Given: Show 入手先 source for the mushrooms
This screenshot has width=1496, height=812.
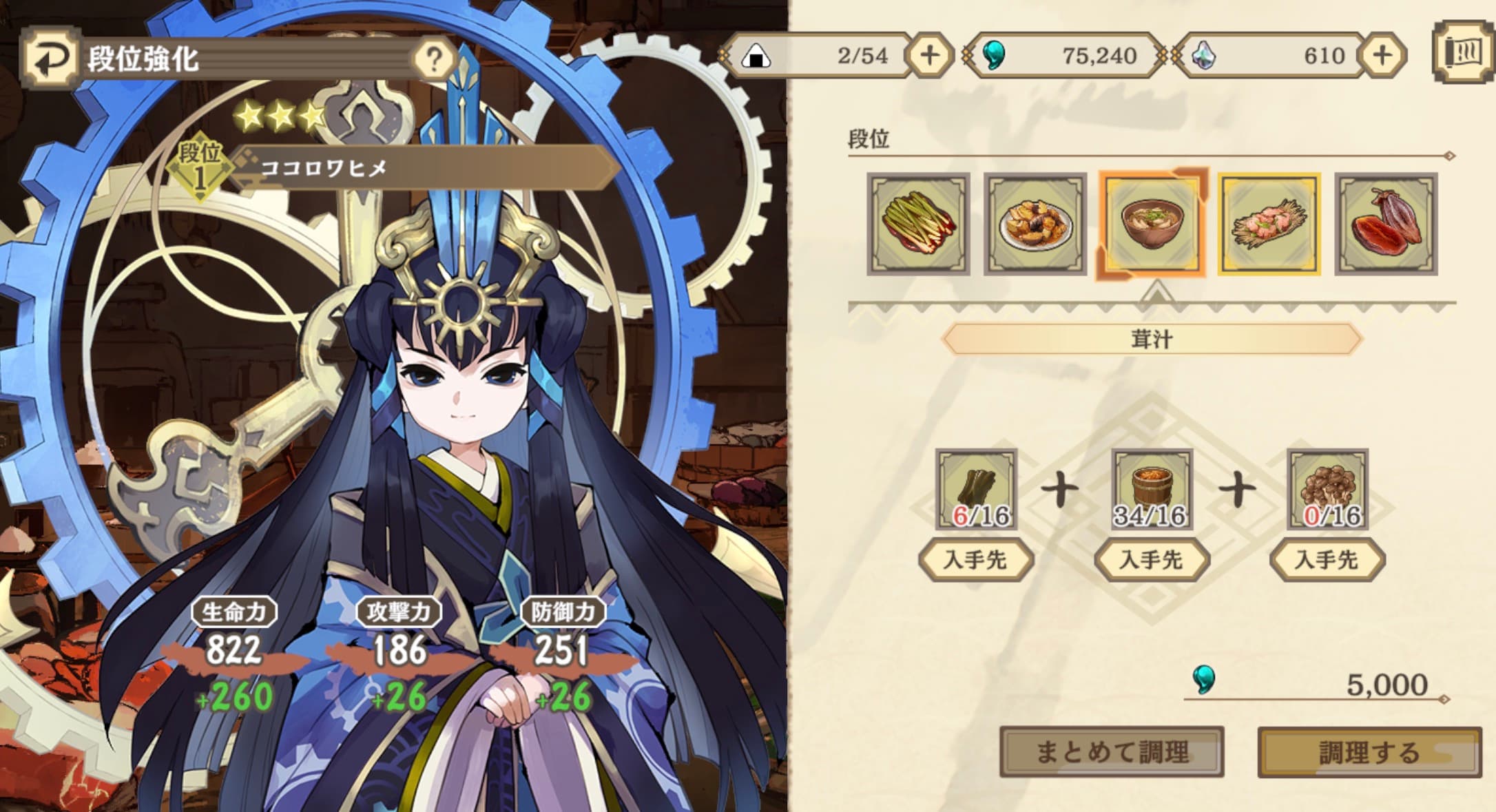Looking at the screenshot, I should [1327, 559].
